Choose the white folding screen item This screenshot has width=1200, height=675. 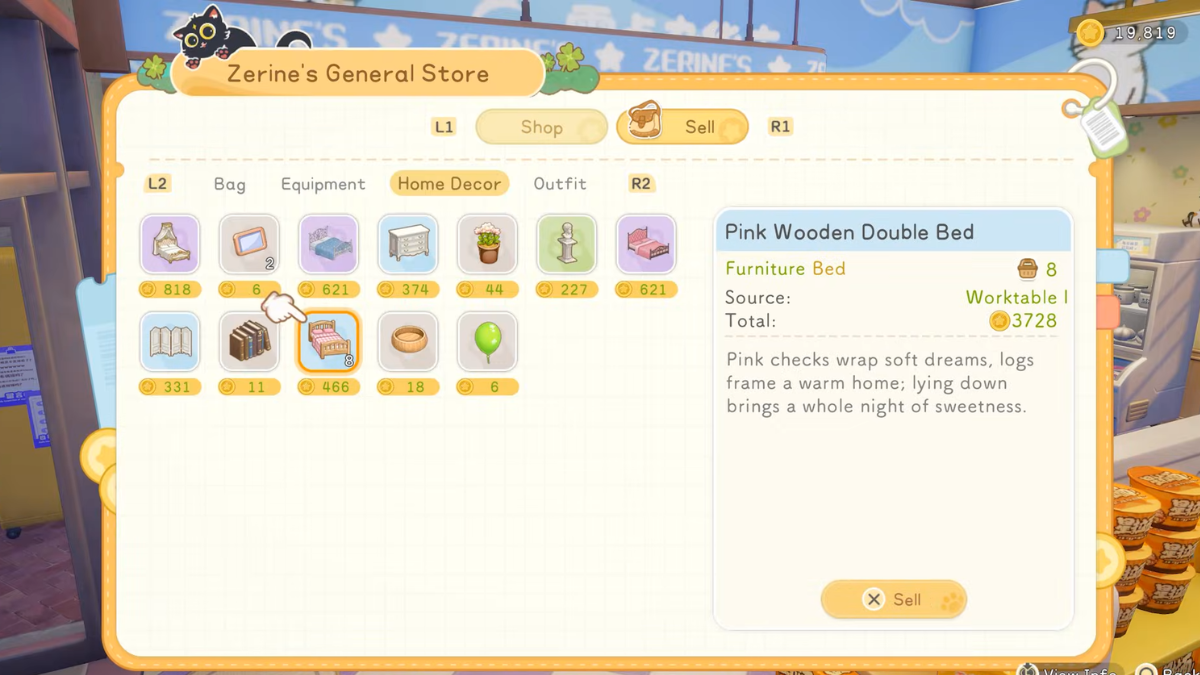170,342
